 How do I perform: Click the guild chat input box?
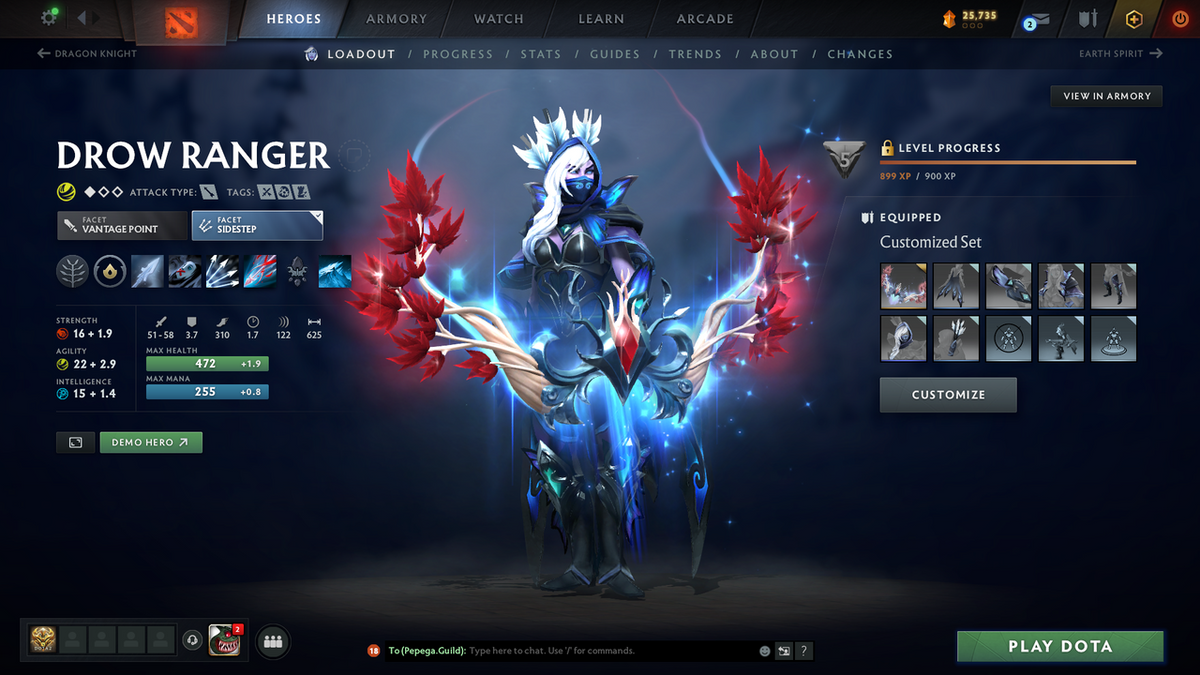pos(610,651)
